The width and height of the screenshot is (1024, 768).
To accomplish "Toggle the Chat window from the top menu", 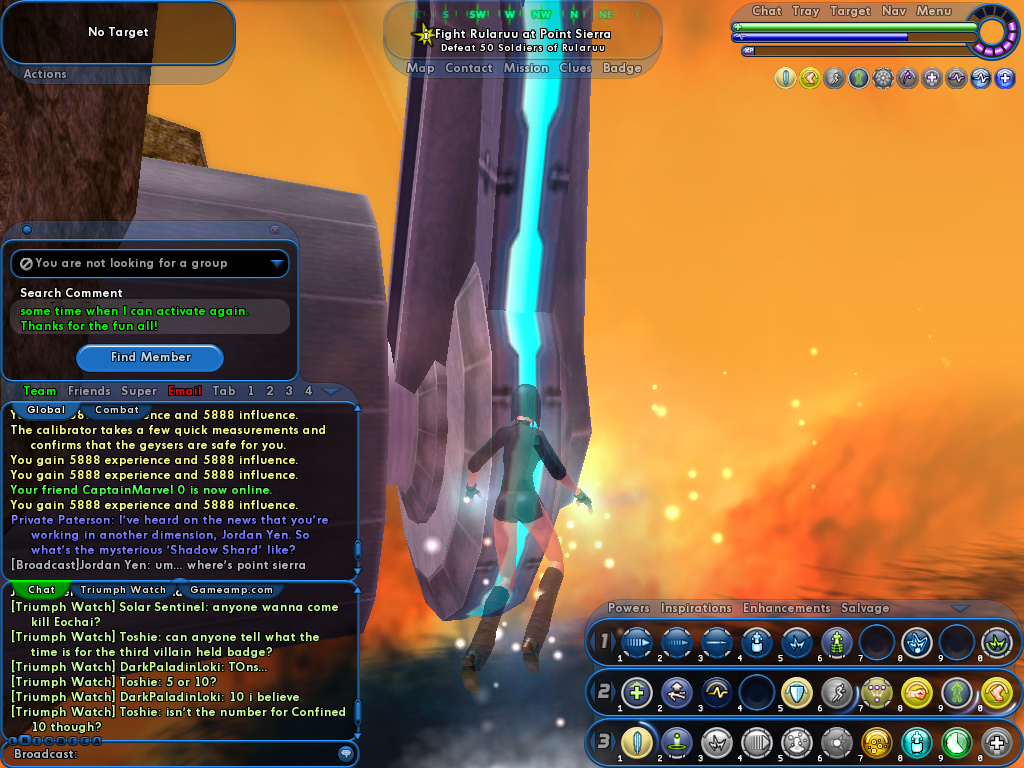I will point(767,11).
